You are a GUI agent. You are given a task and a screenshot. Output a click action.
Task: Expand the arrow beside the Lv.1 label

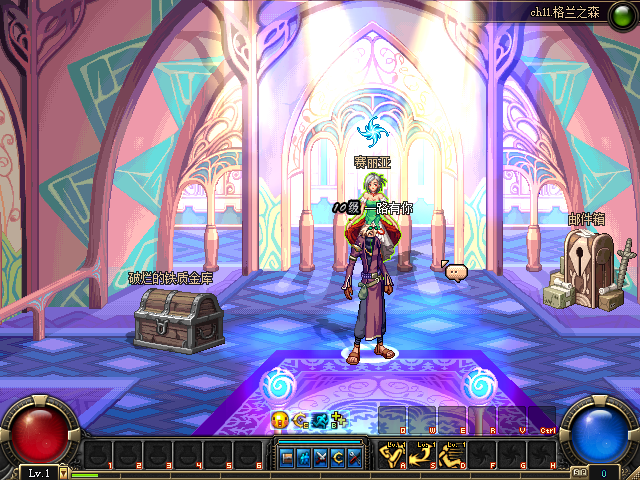point(64,472)
